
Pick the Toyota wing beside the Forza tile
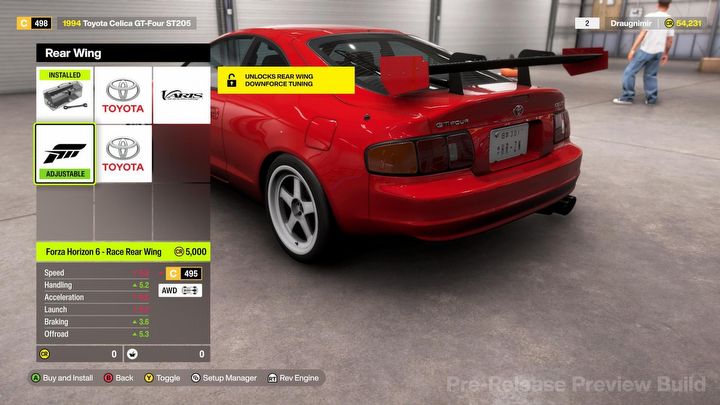click(124, 153)
